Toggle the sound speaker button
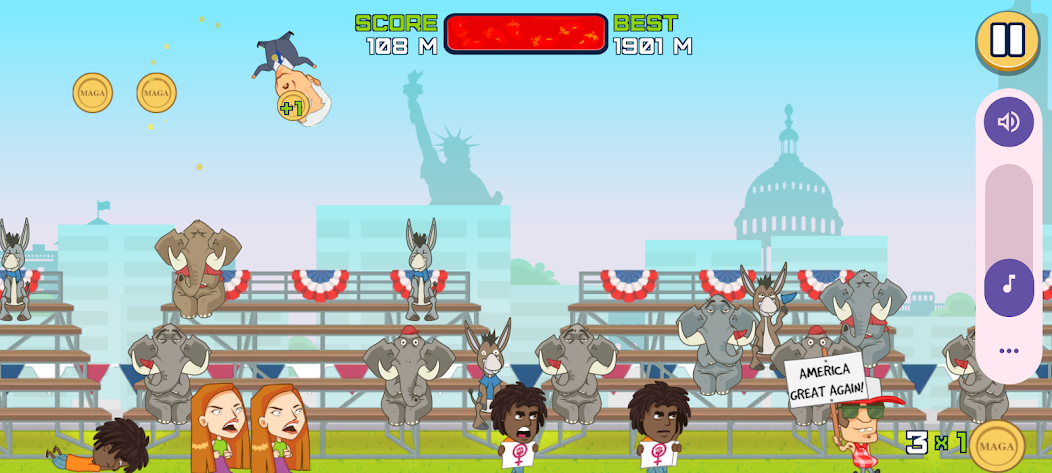Image resolution: width=1052 pixels, height=473 pixels. pyautogui.click(x=1008, y=122)
